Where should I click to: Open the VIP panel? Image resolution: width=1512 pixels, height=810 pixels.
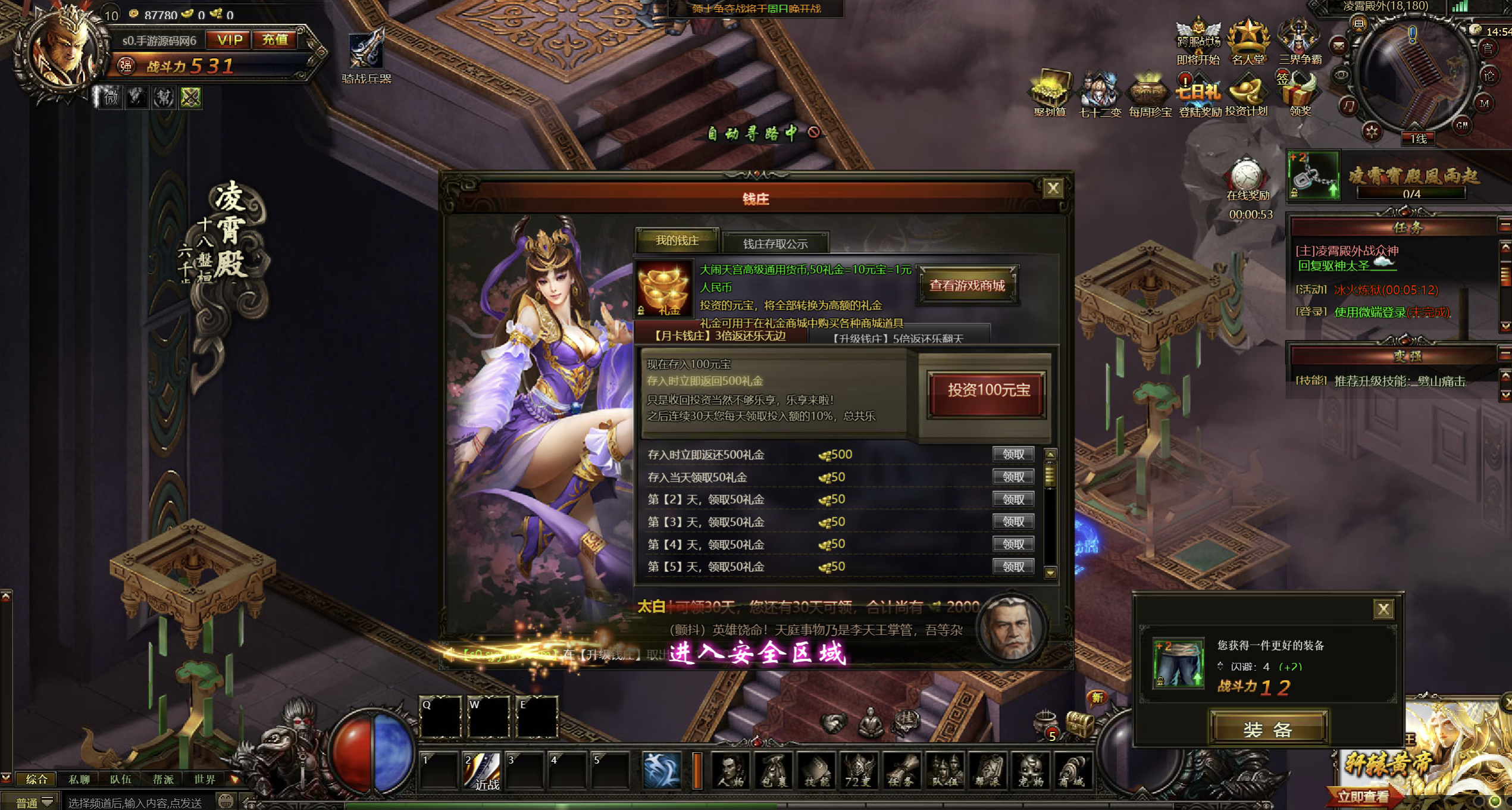click(x=229, y=40)
